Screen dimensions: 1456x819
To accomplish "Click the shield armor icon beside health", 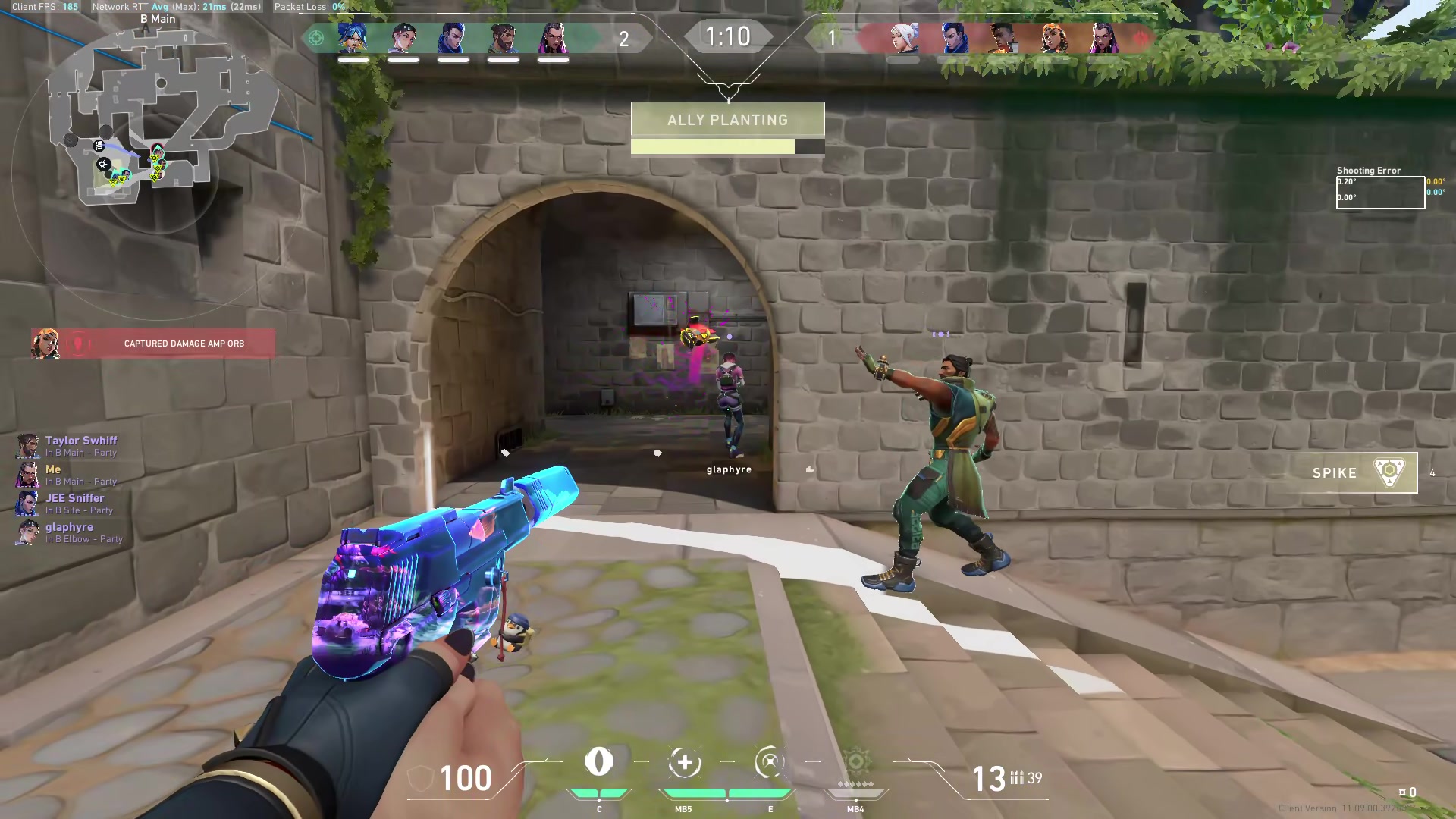I will pos(420,779).
